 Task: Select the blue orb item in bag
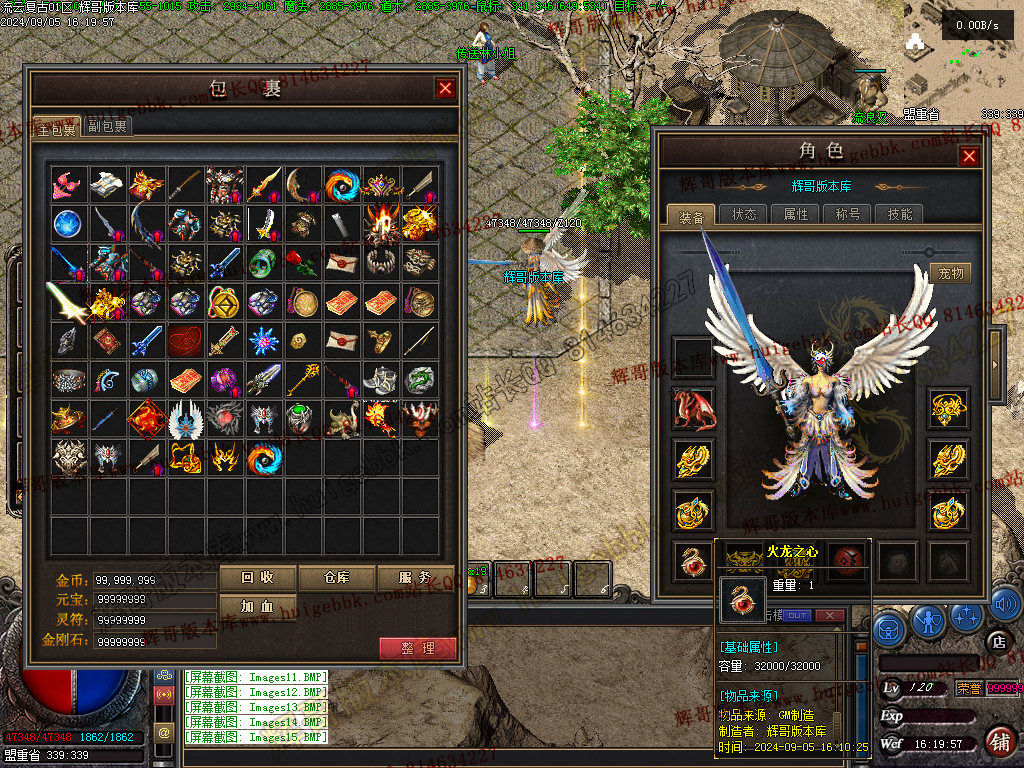[68, 222]
